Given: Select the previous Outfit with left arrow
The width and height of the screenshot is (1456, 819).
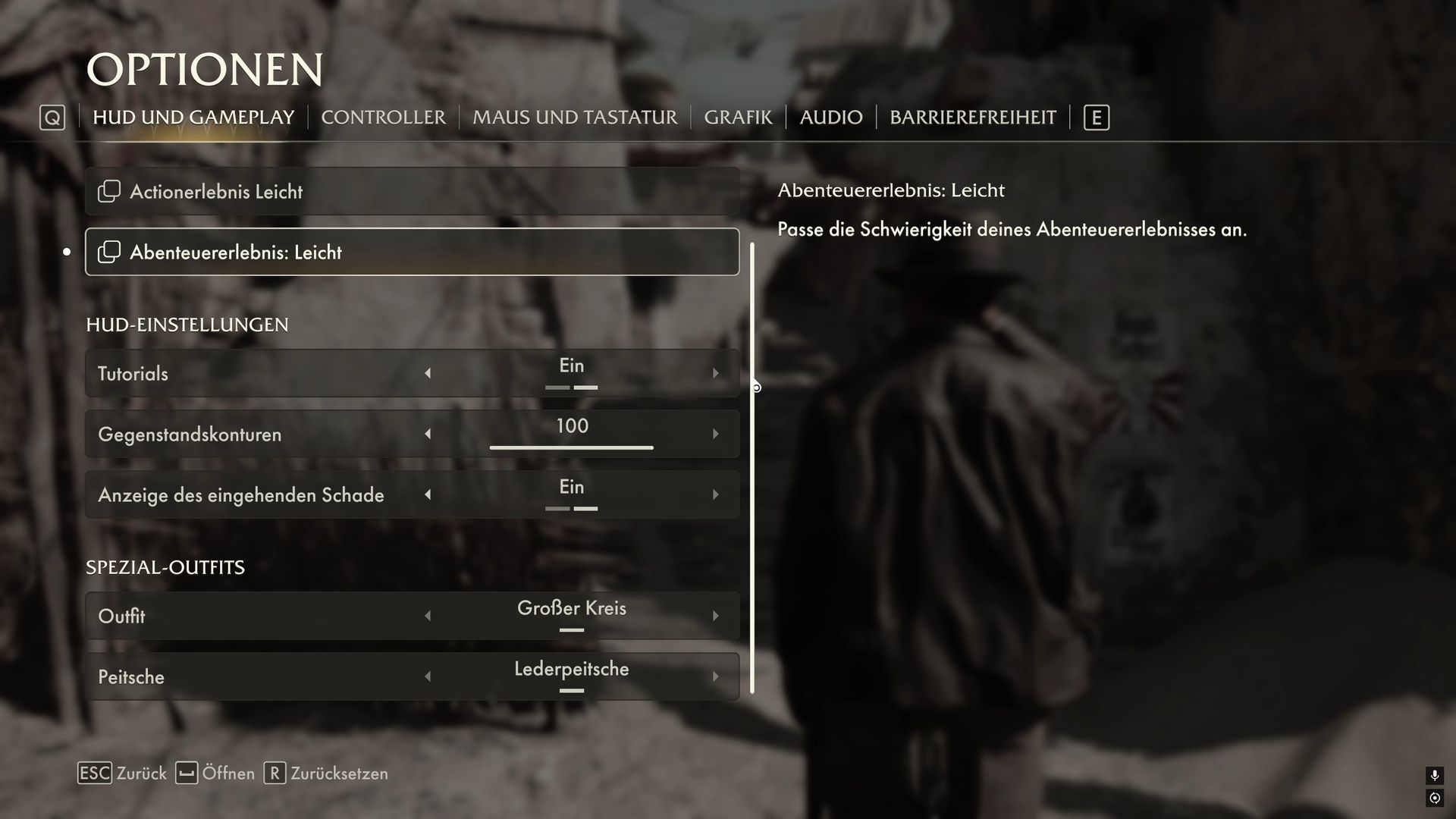Looking at the screenshot, I should pos(428,616).
